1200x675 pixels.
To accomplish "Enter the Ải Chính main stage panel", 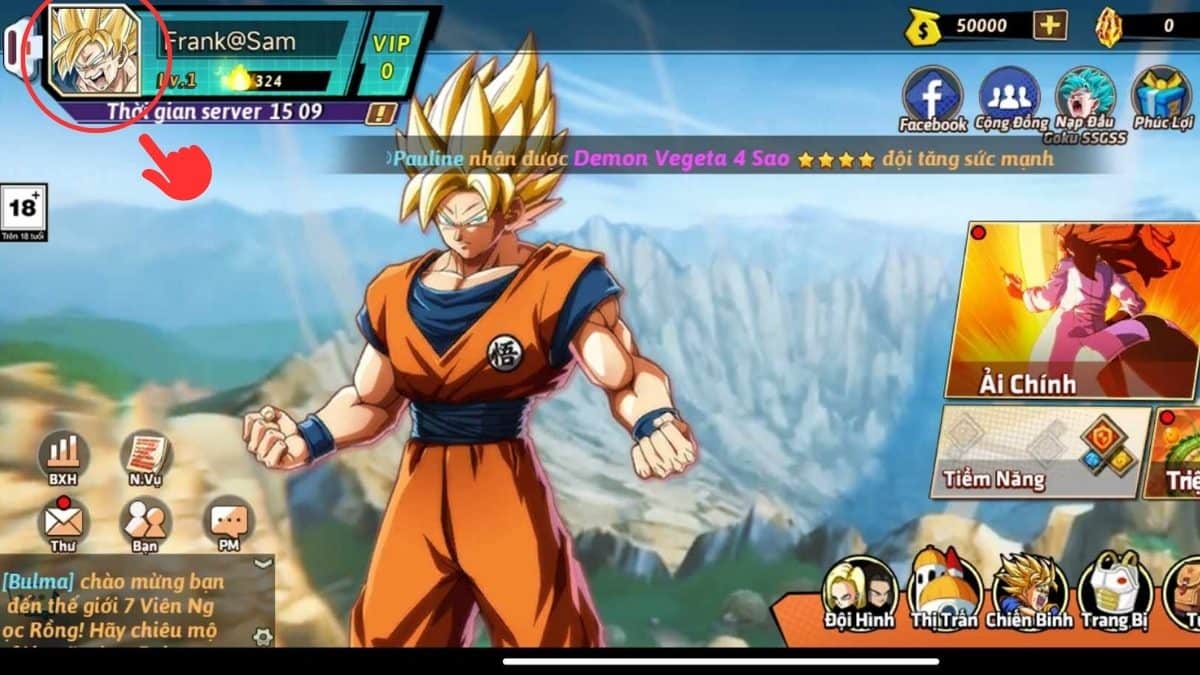I will click(x=1070, y=310).
